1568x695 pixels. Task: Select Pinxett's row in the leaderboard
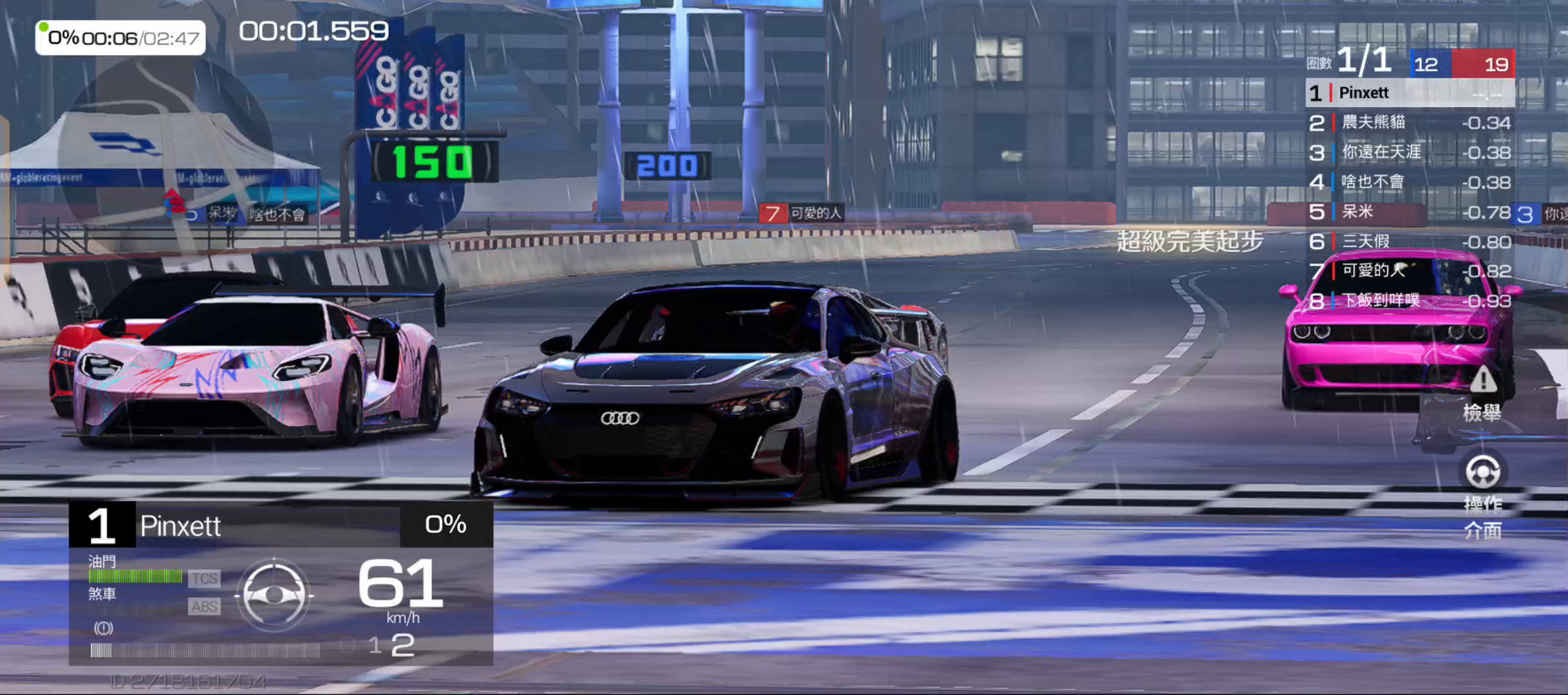pyautogui.click(x=1409, y=93)
